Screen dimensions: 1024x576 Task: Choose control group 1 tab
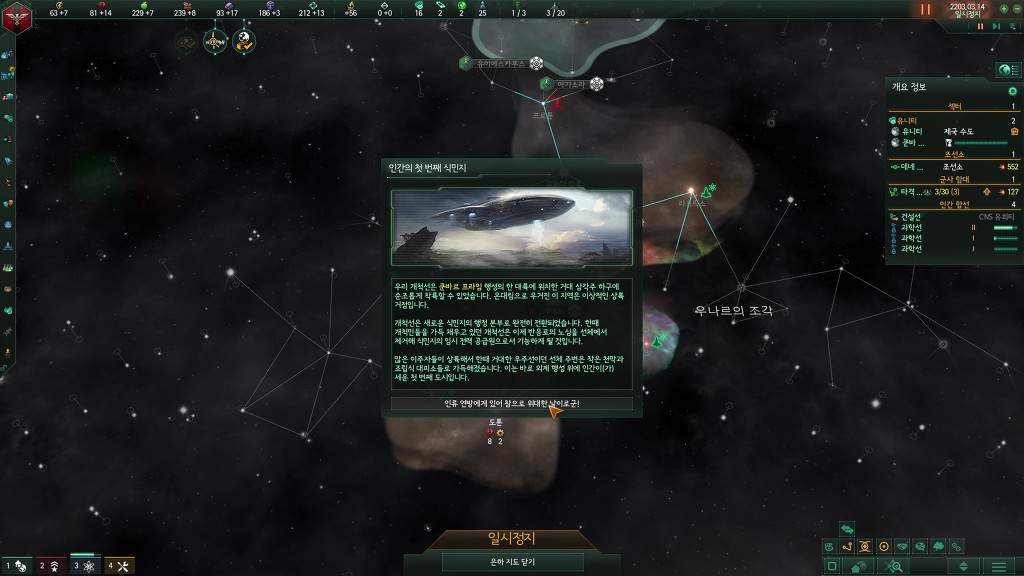click(x=17, y=566)
